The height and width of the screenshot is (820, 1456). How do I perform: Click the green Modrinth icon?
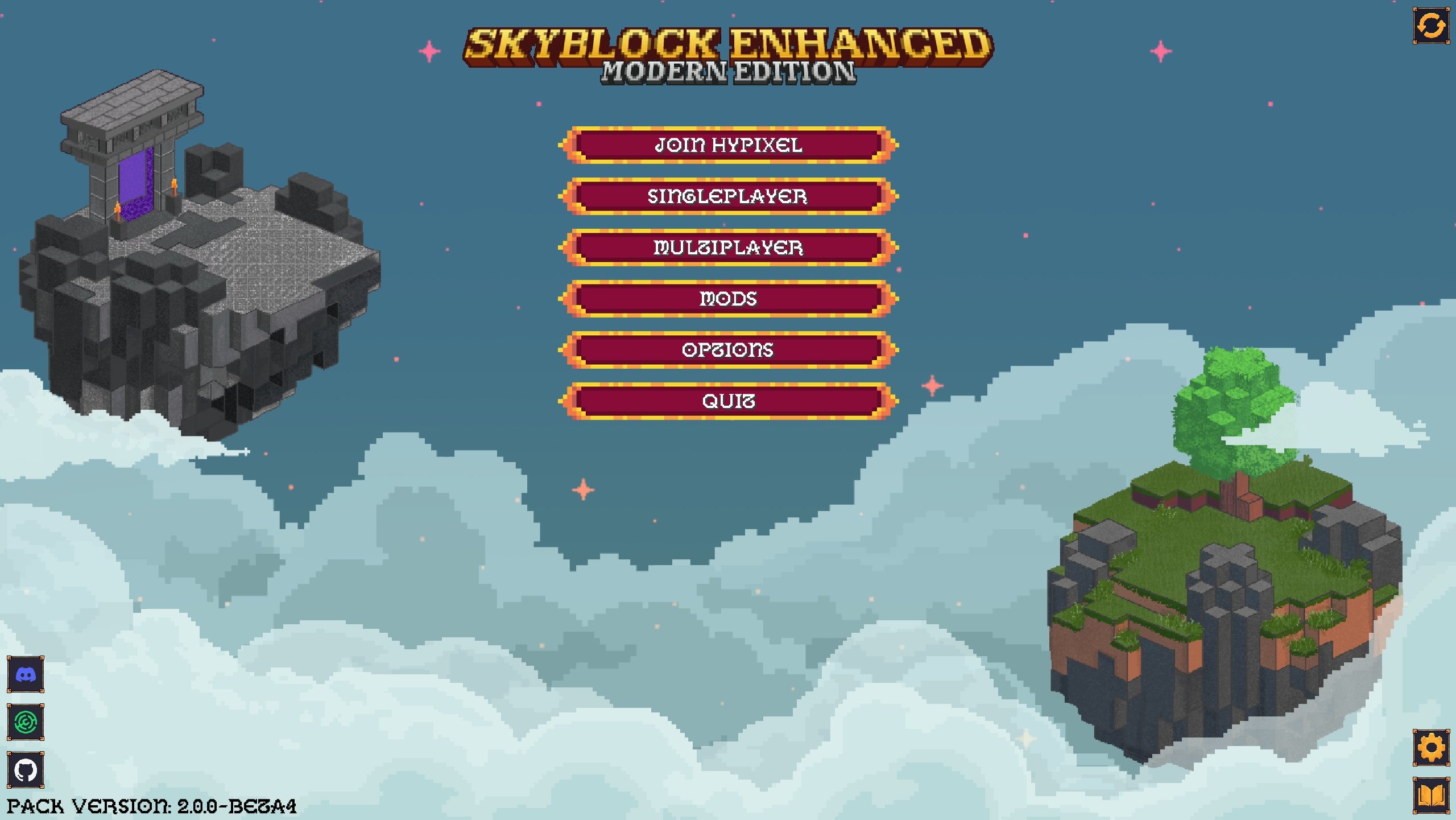tap(26, 722)
